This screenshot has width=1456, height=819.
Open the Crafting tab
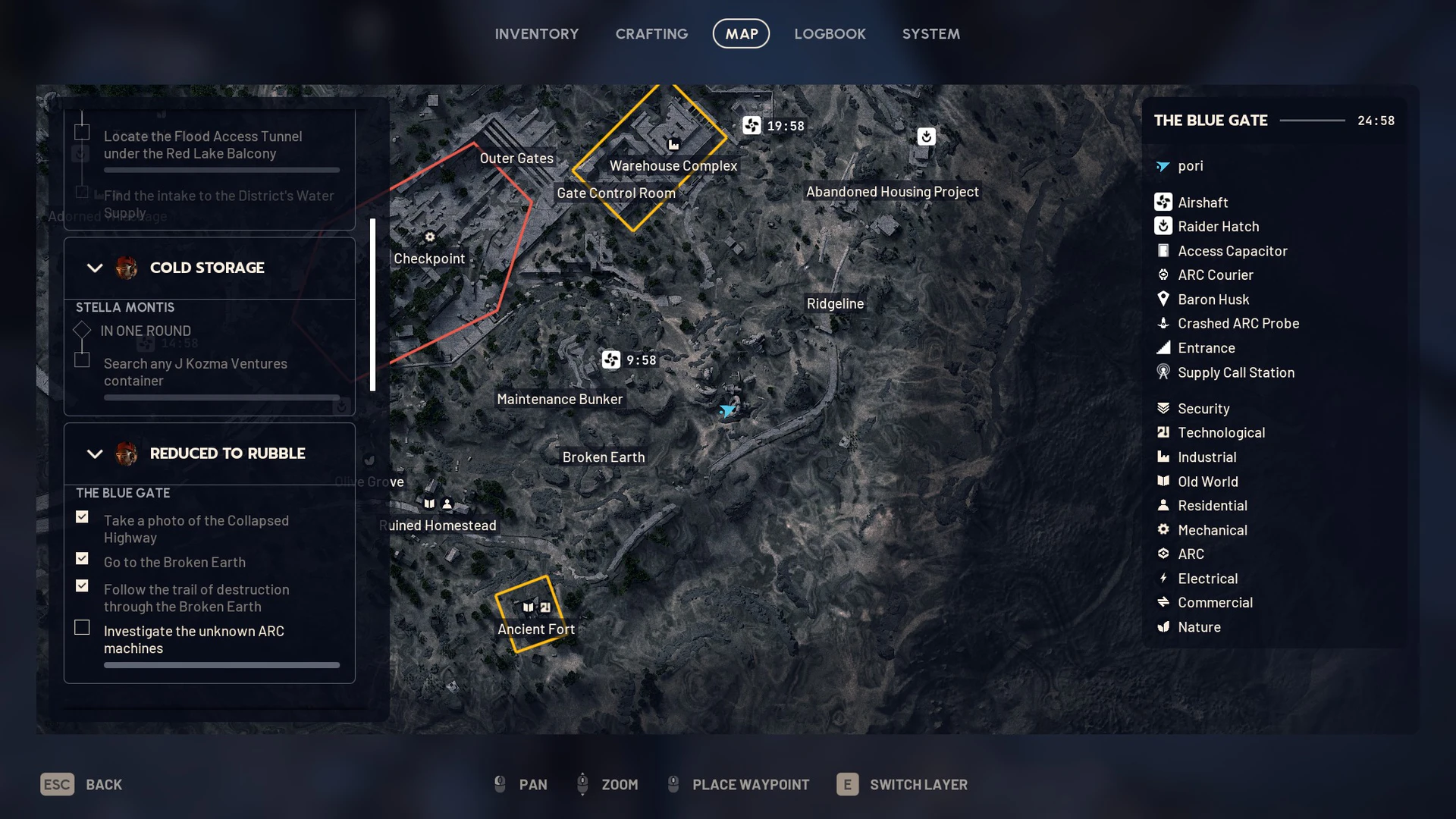(651, 34)
